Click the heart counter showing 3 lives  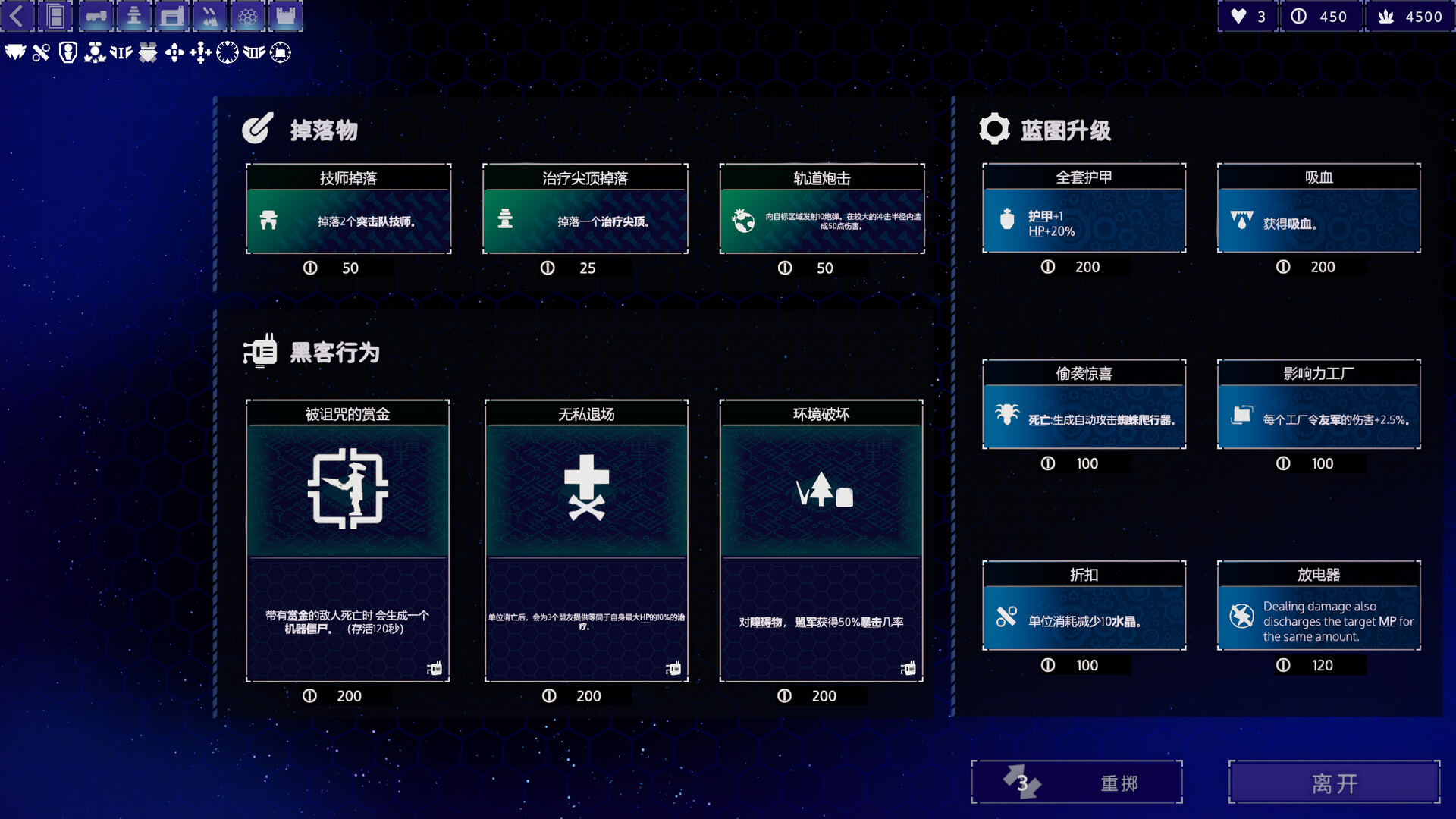pyautogui.click(x=1247, y=15)
